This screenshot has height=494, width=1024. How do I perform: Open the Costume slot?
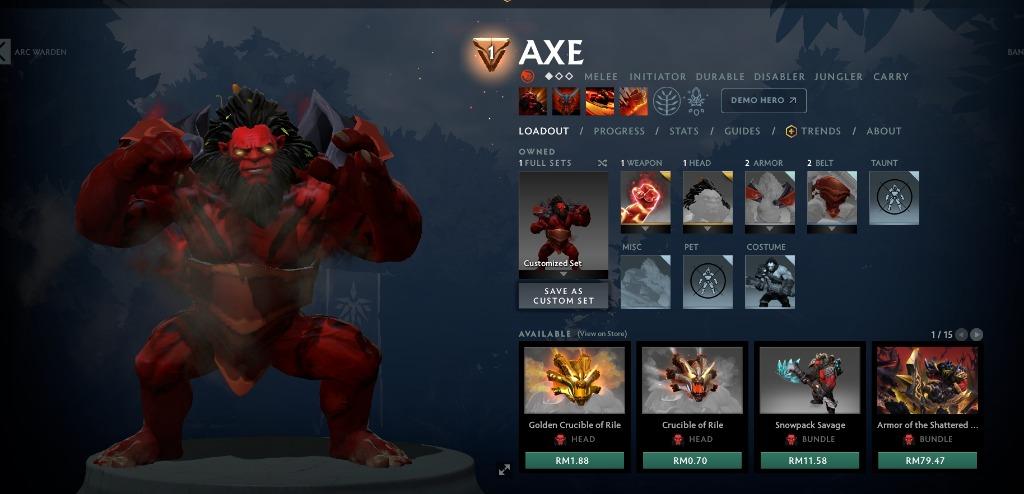[x=770, y=282]
